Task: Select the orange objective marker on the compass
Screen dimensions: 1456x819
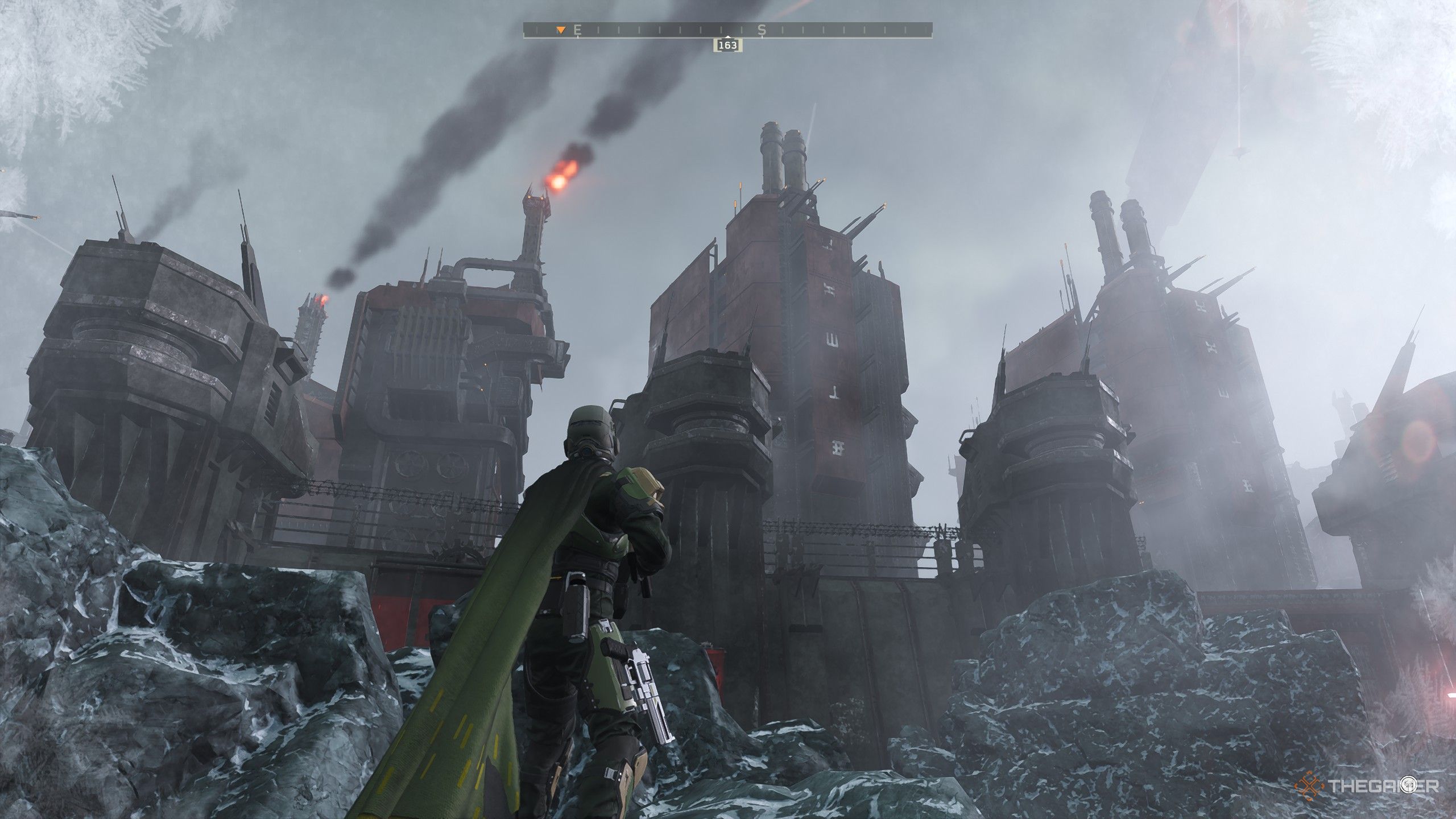Action: point(561,30)
